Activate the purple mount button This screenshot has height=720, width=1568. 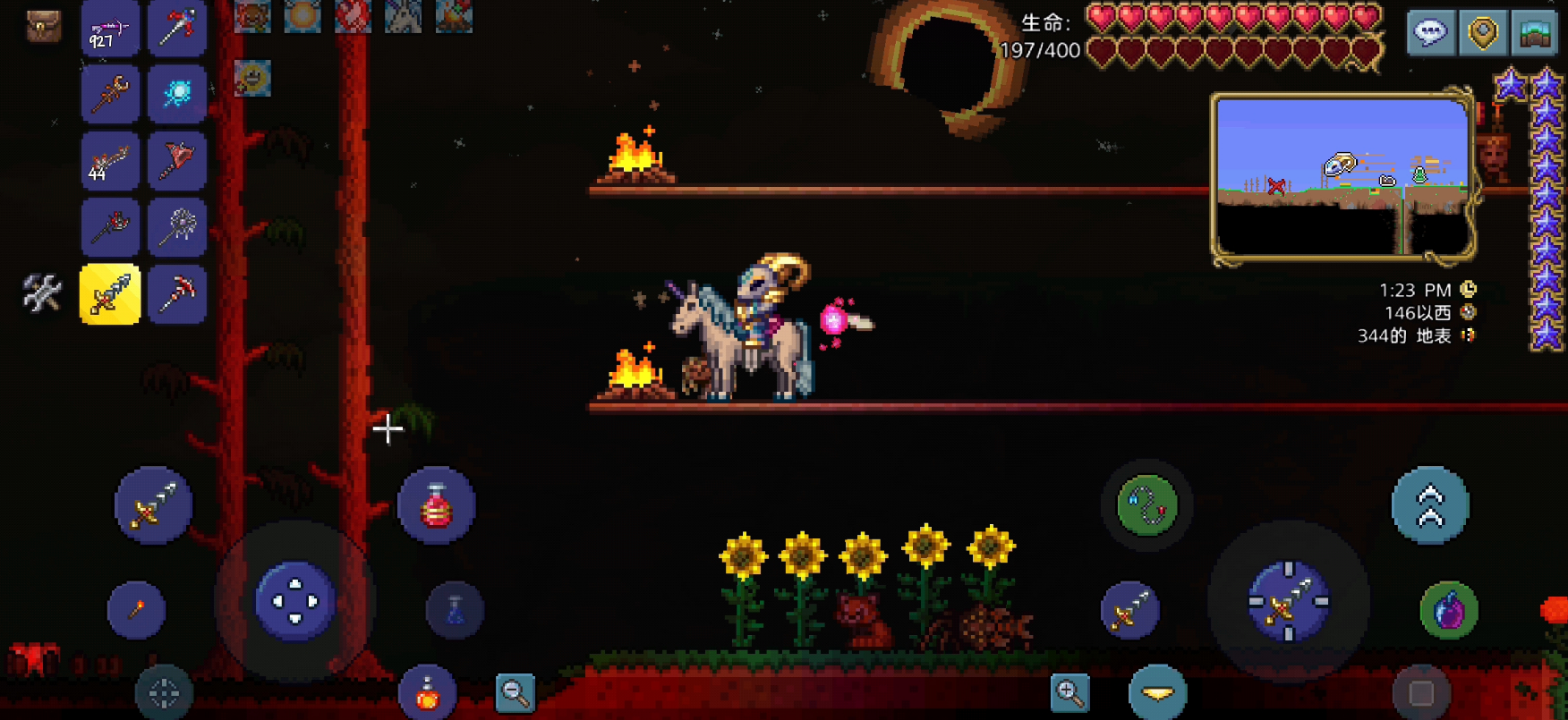[1449, 611]
